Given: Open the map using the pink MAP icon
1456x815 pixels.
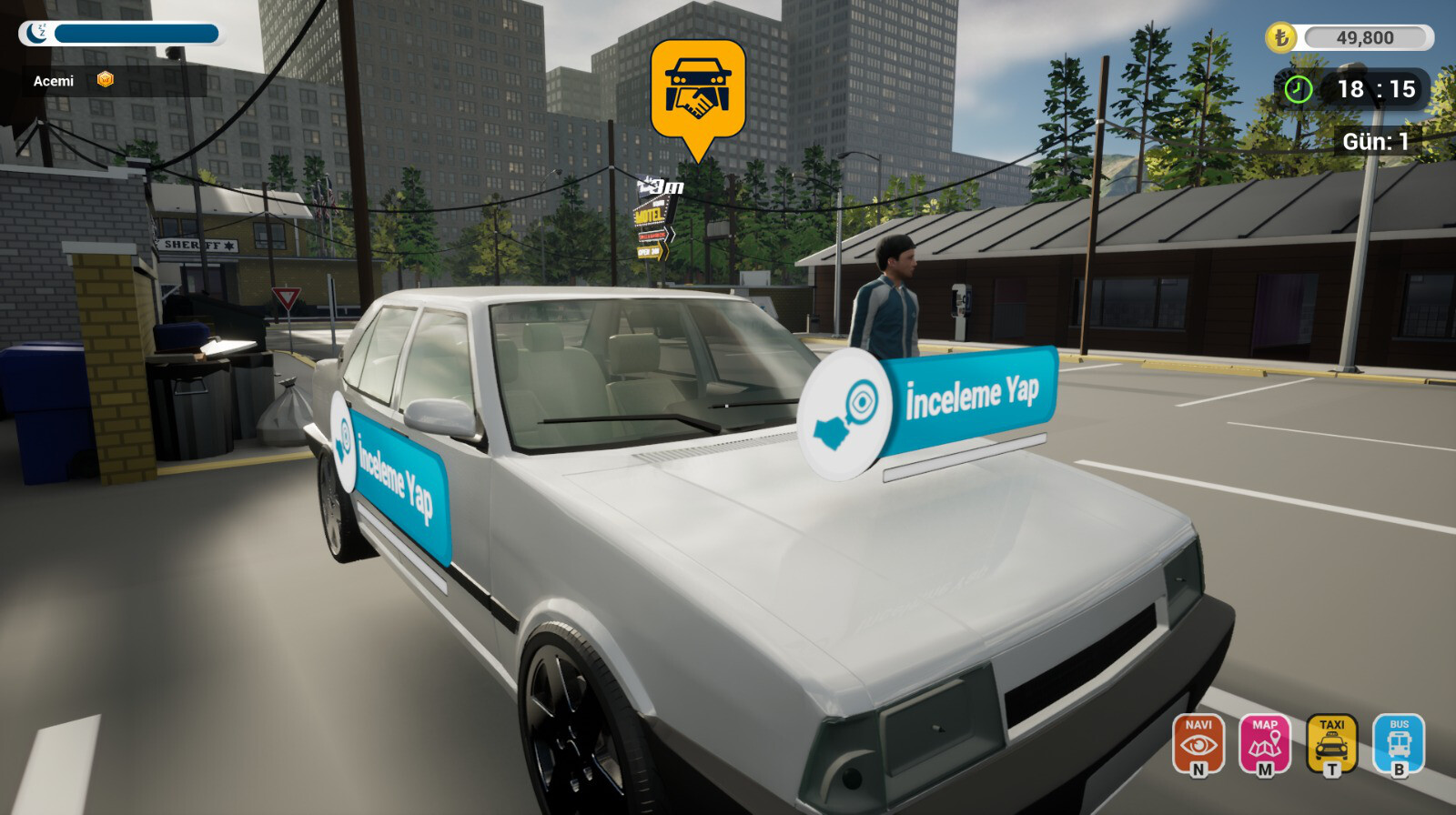Looking at the screenshot, I should click(x=1266, y=744).
